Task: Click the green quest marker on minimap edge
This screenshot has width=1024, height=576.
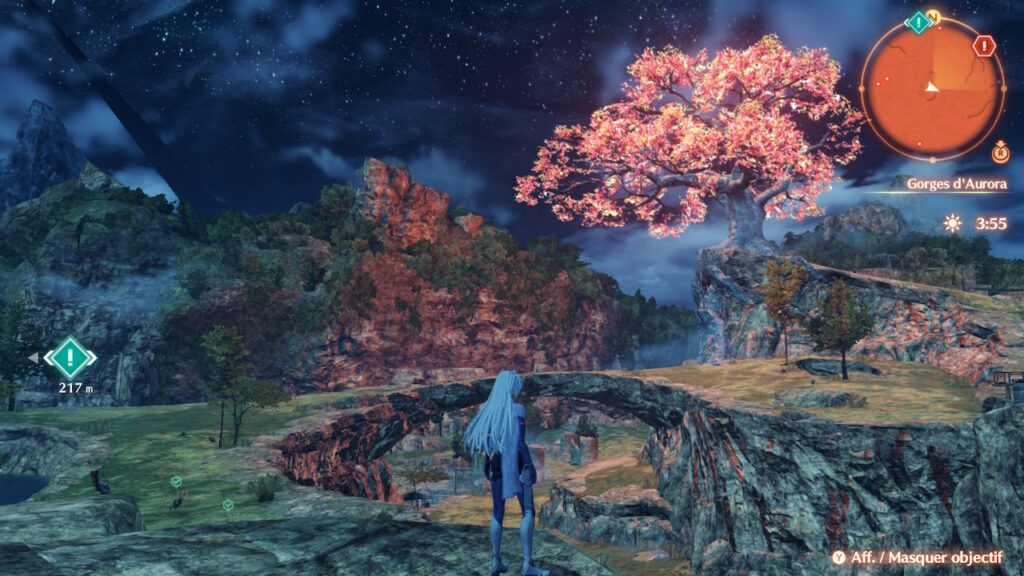Action: point(918,22)
